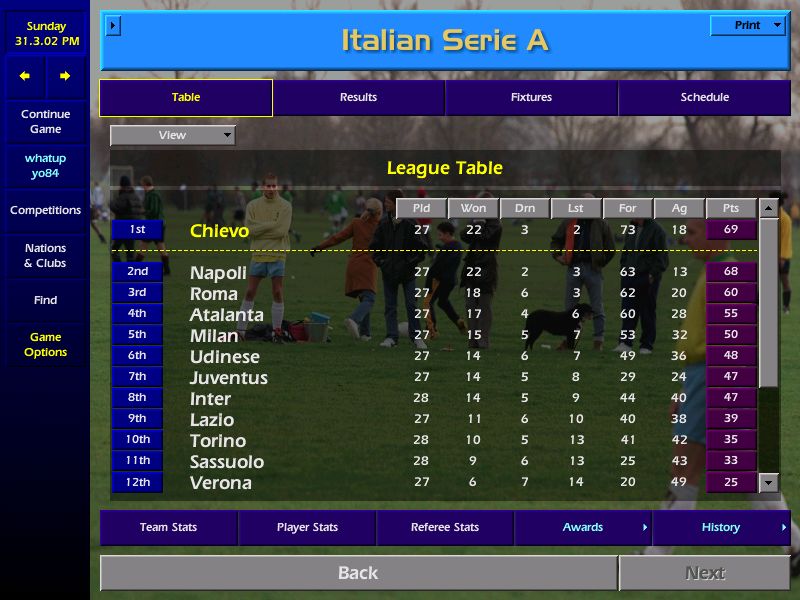Show Player Stats
The image size is (800, 600).
pyautogui.click(x=306, y=528)
